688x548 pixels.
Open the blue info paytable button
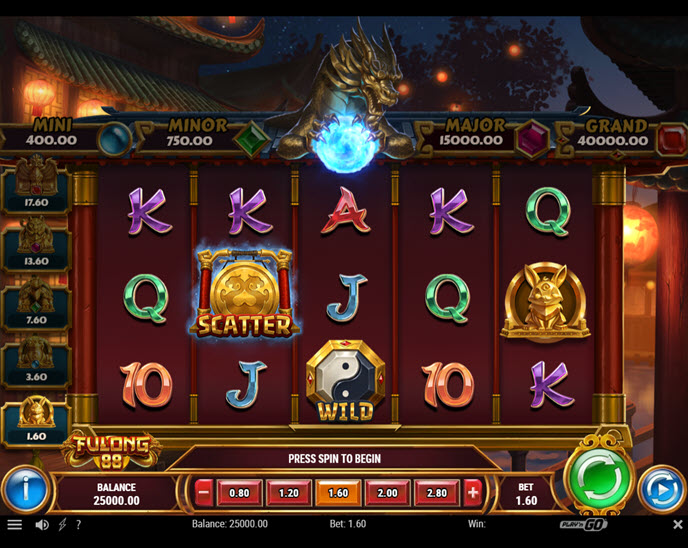click(x=25, y=490)
